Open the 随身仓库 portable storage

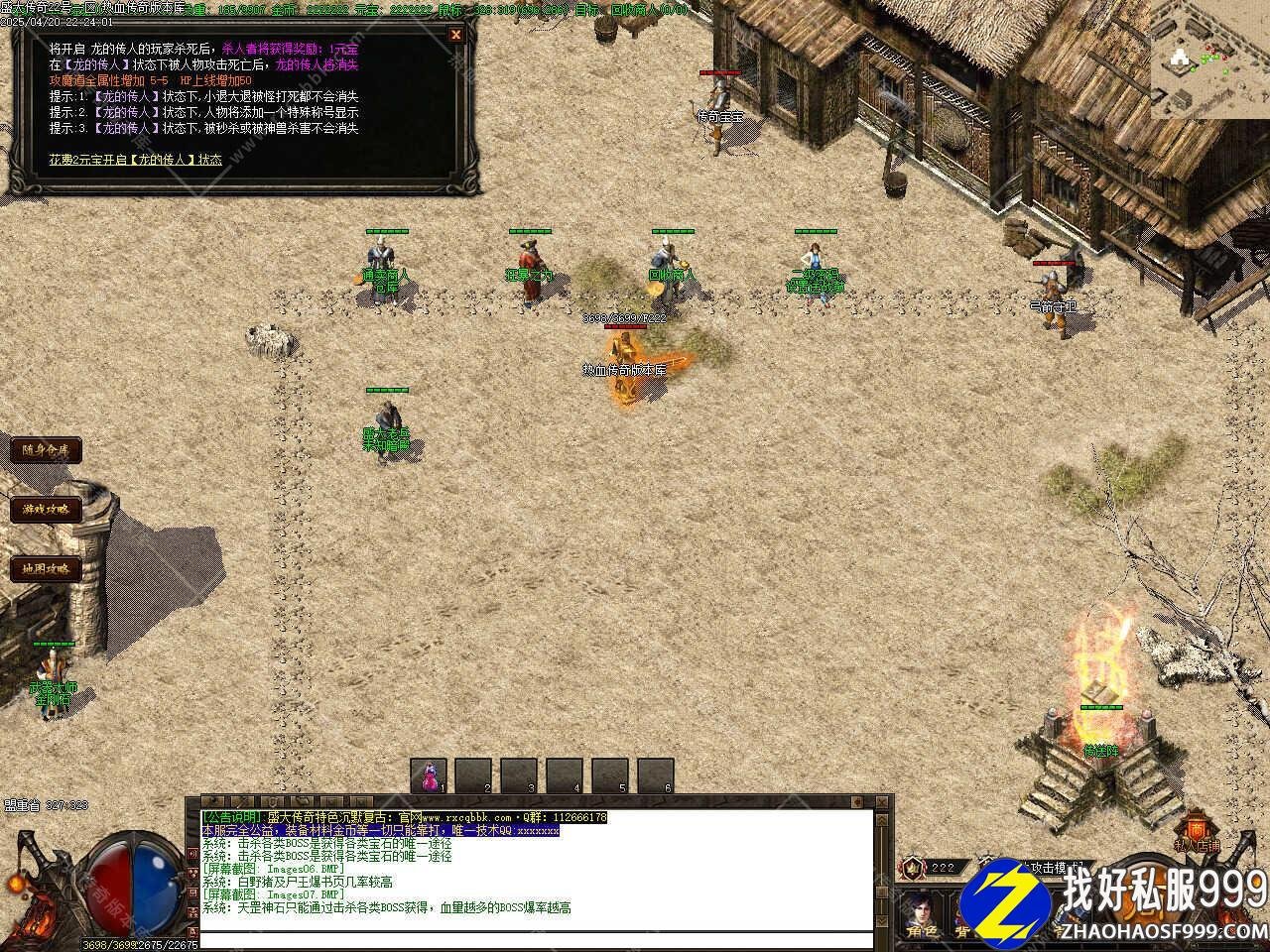(x=45, y=450)
